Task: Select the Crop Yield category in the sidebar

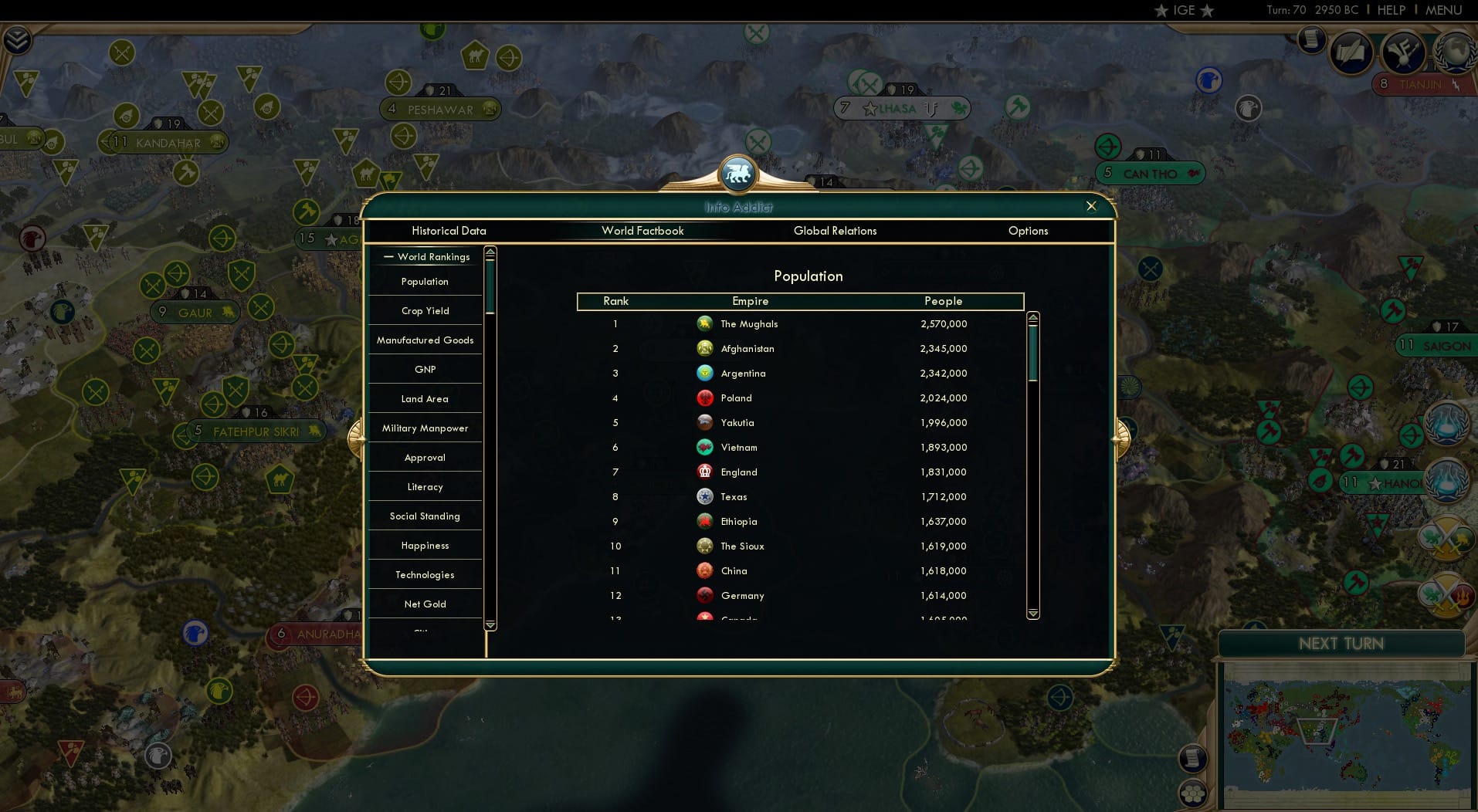Action: tap(424, 310)
